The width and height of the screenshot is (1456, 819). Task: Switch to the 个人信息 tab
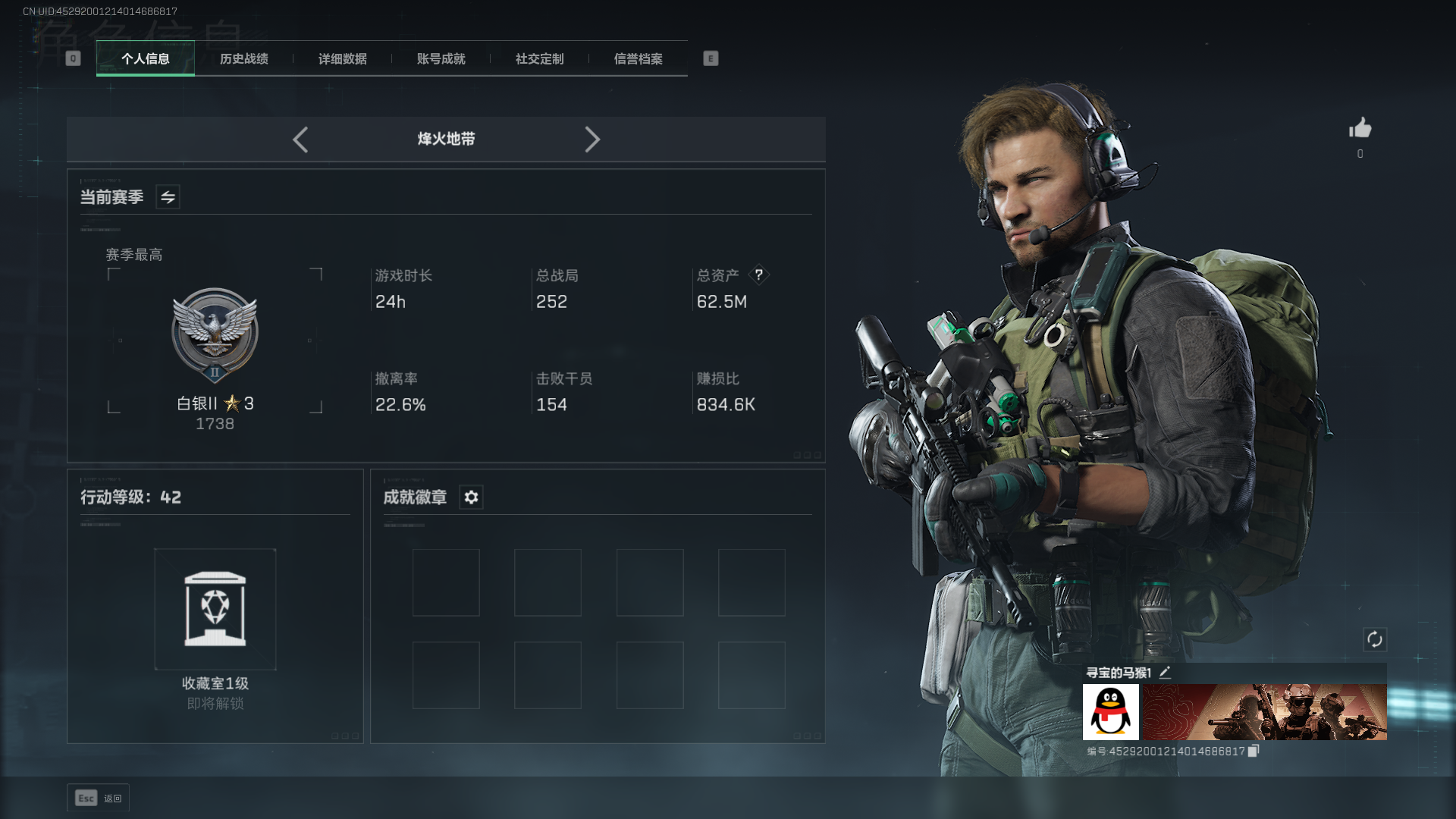(146, 58)
